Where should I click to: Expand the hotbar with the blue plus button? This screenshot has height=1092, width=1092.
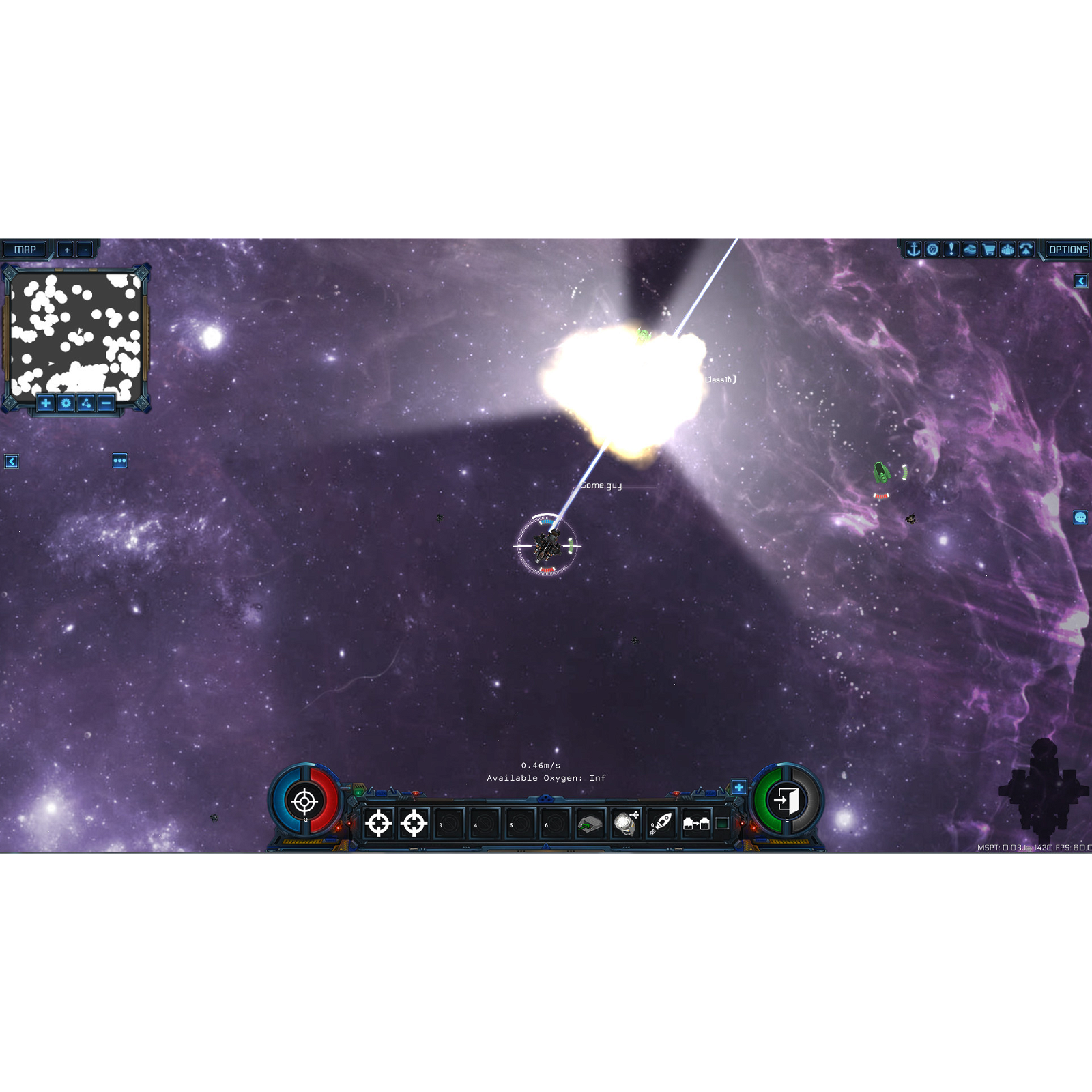(739, 787)
